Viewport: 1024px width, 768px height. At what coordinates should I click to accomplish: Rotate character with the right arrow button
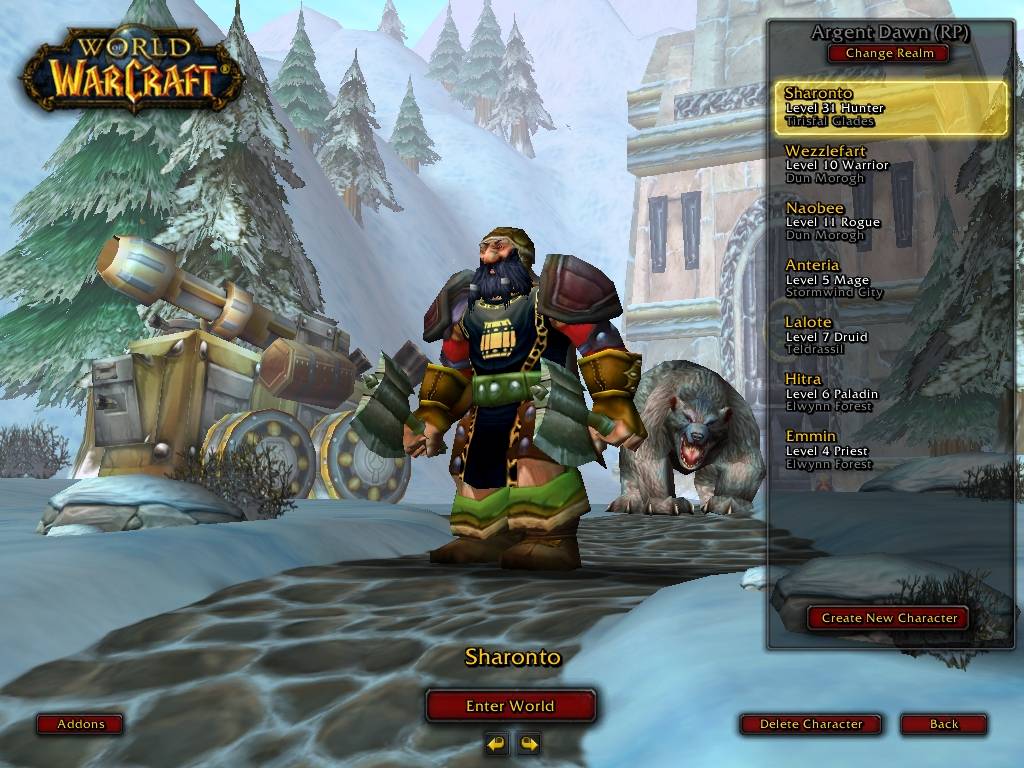528,743
